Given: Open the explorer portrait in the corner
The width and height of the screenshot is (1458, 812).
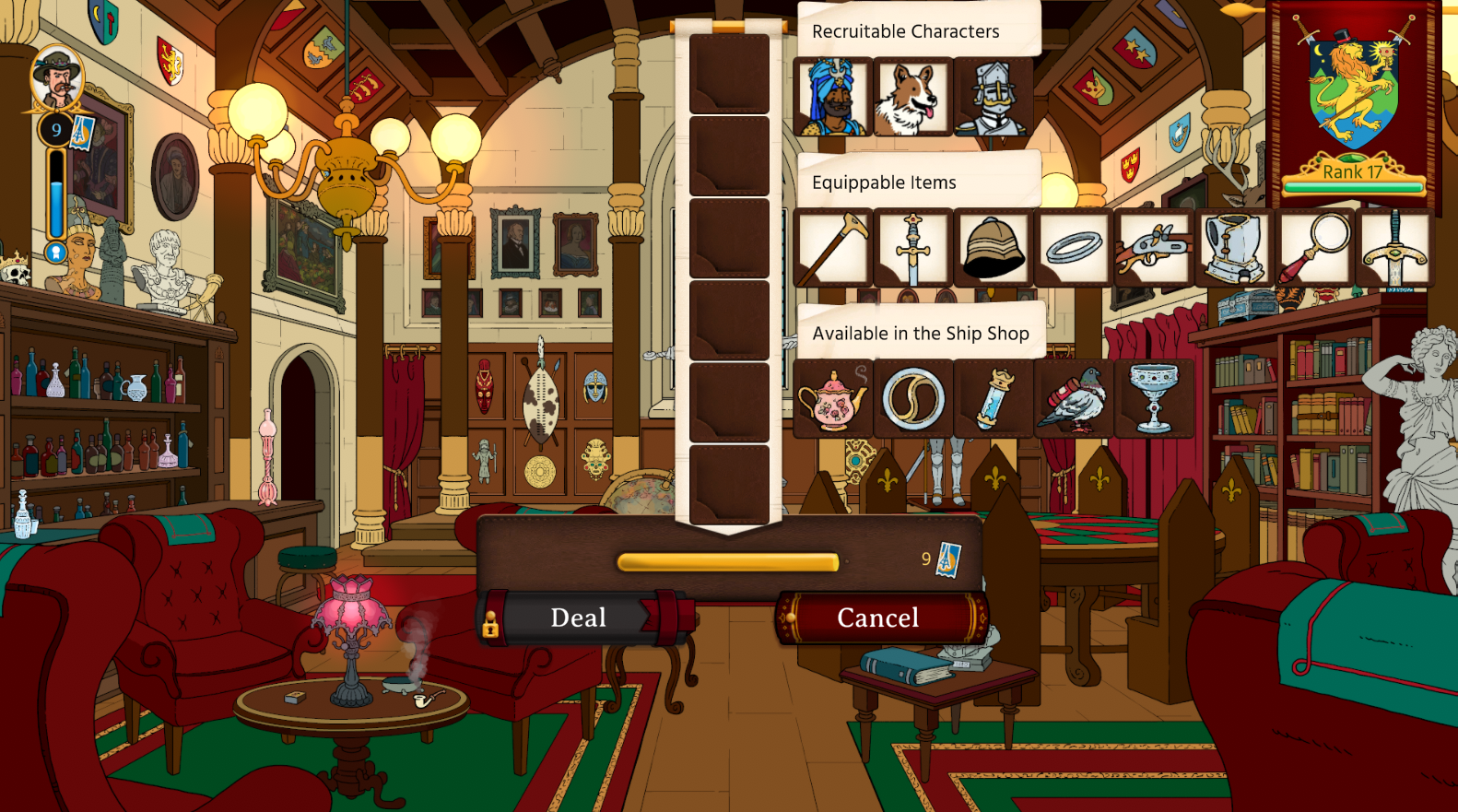Looking at the screenshot, I should pyautogui.click(x=57, y=78).
